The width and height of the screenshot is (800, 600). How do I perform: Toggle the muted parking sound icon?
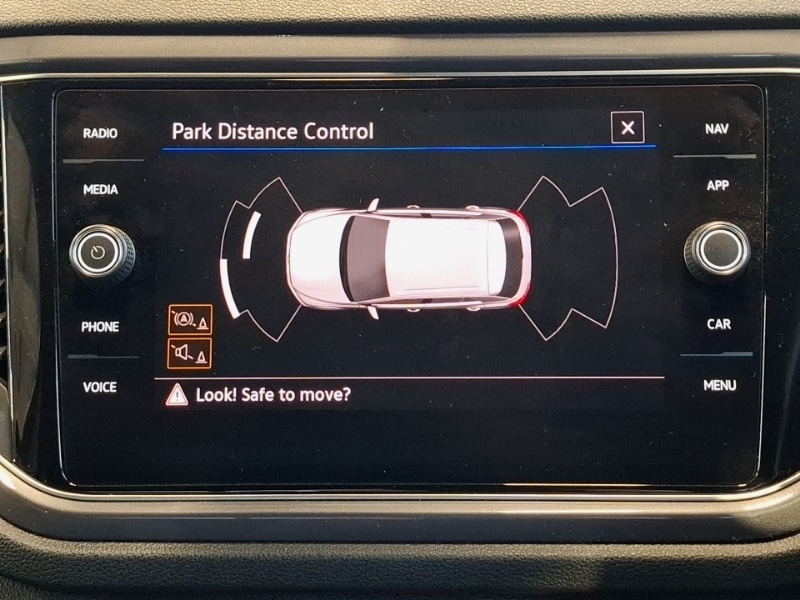189,352
